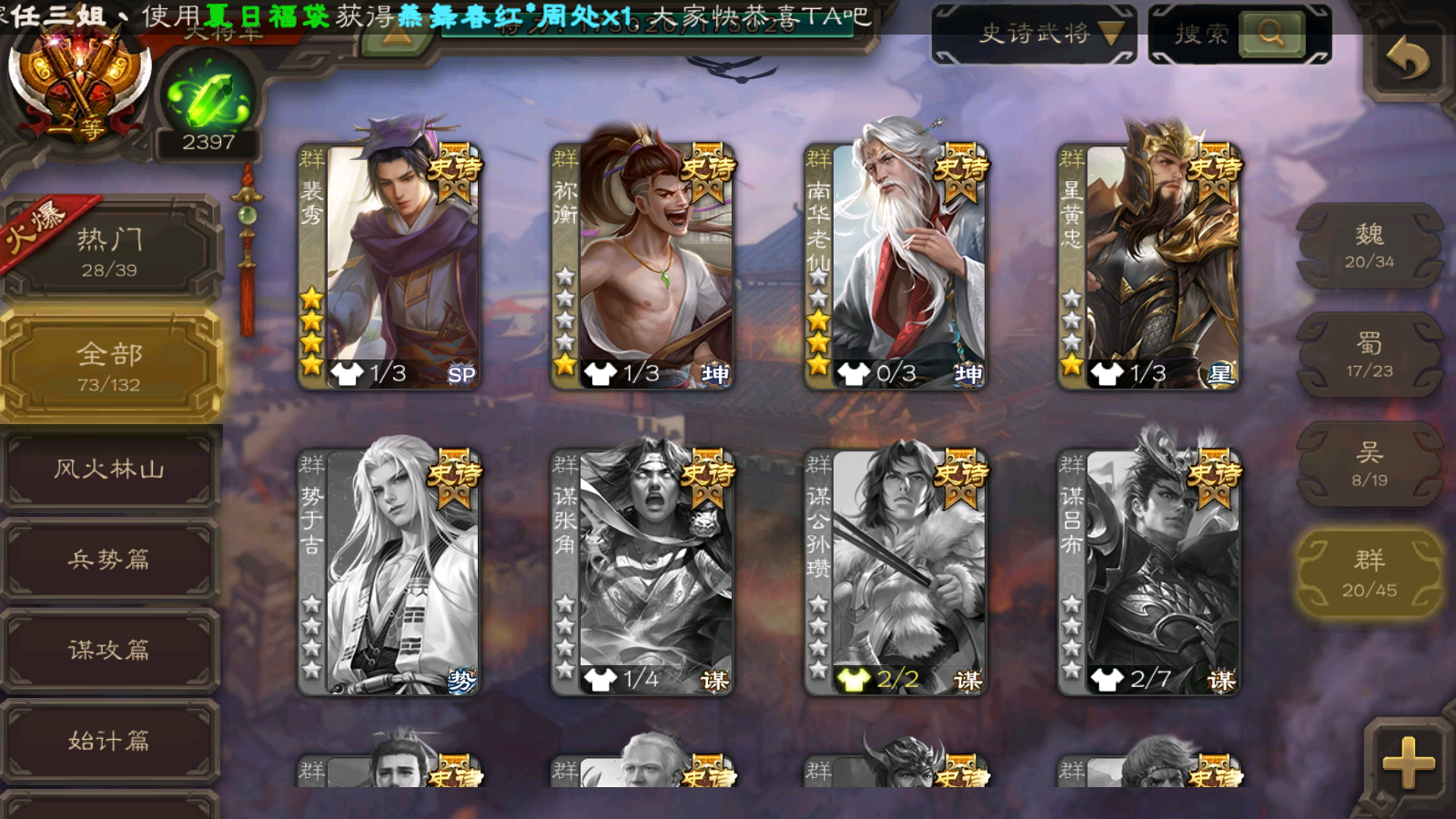This screenshot has width=1456, height=819.
Task: Select the 裴秀 hero card
Action: tap(389, 266)
